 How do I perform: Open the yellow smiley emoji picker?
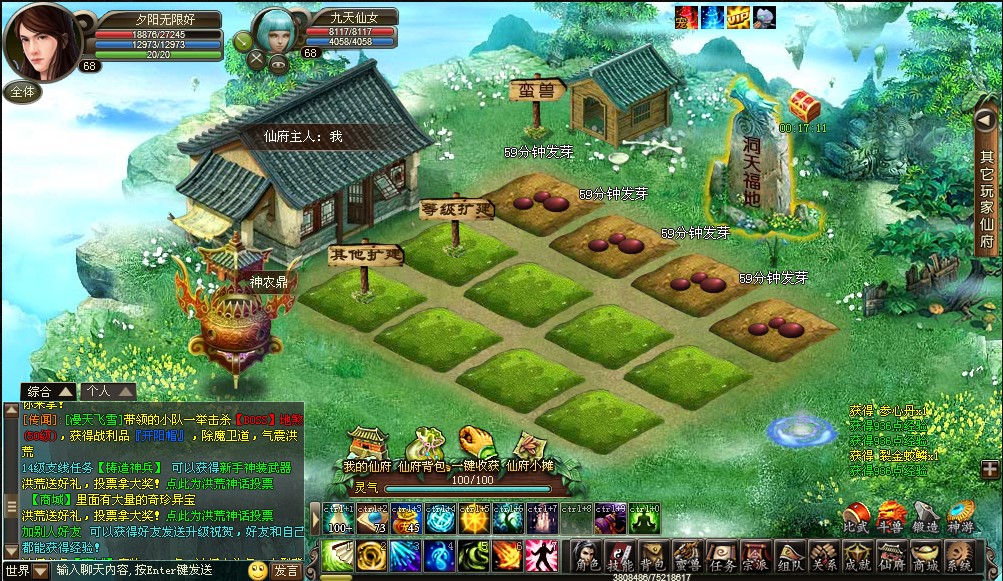tap(257, 570)
